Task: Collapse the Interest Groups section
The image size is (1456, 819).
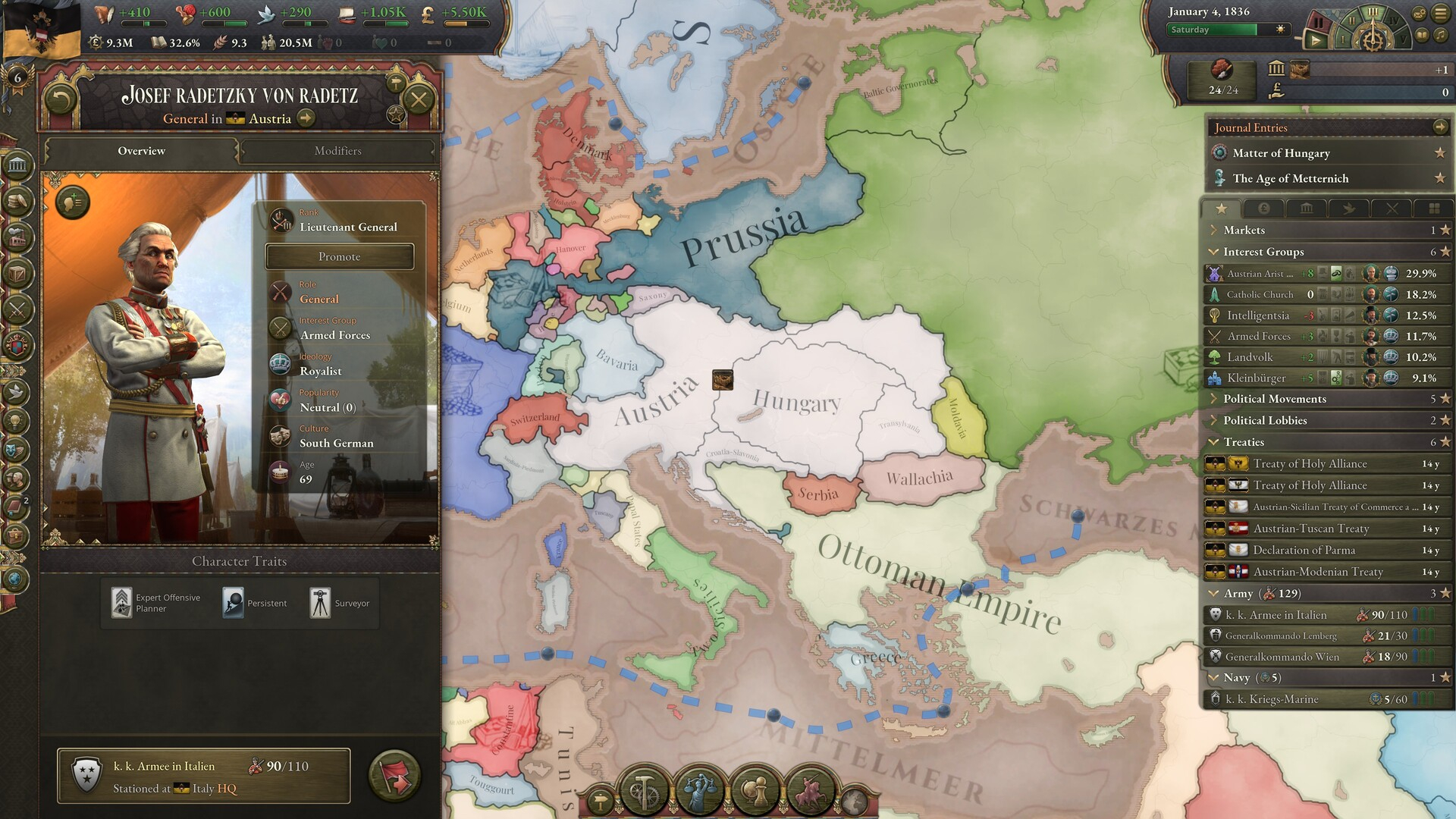Action: tap(1263, 252)
